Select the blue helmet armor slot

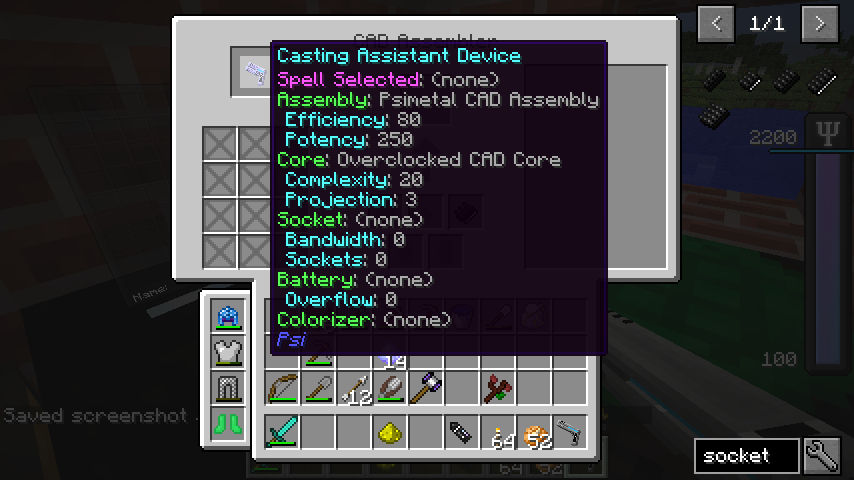point(229,316)
